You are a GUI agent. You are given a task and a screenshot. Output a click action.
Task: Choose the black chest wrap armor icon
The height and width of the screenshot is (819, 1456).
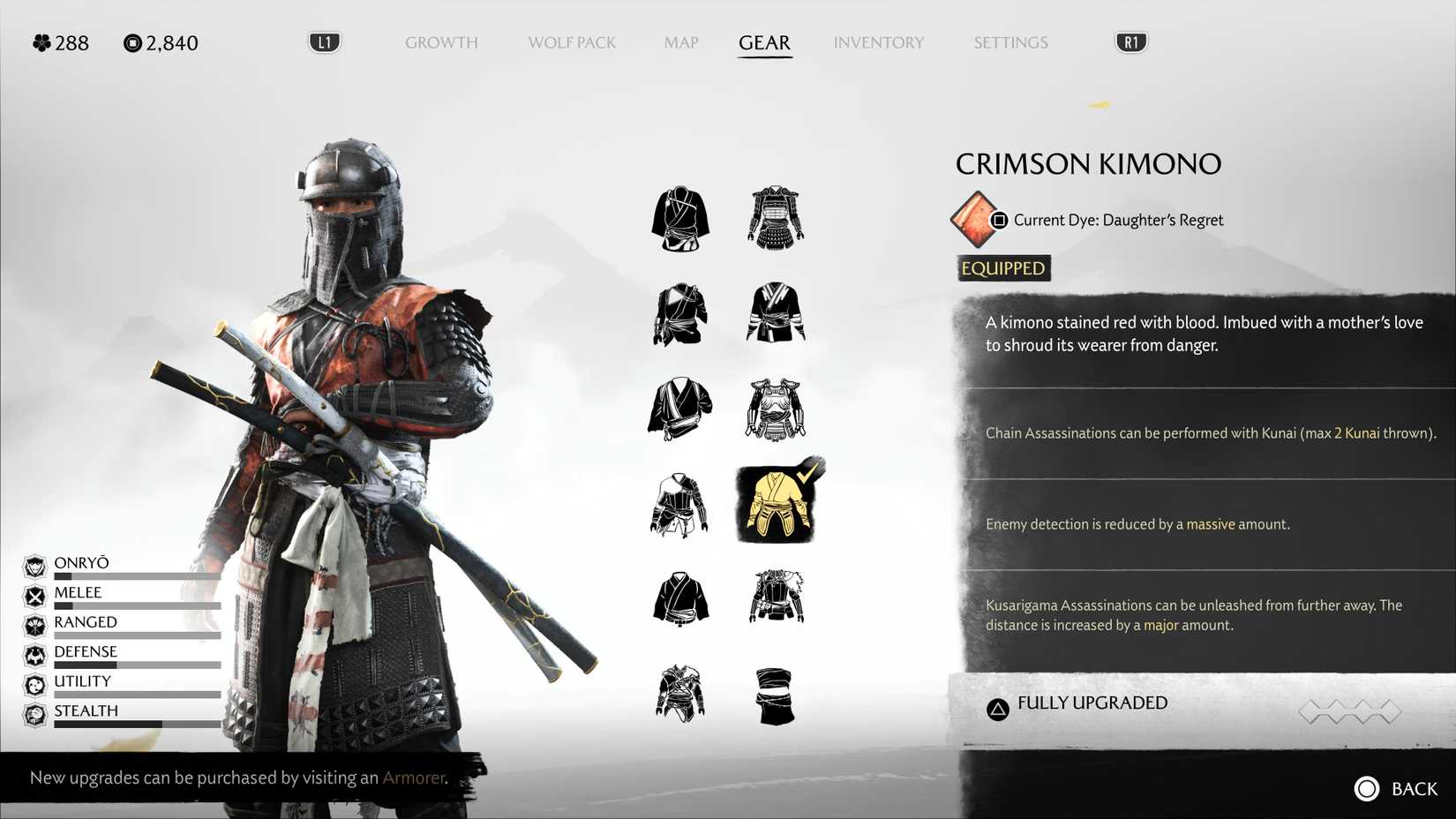[776, 695]
